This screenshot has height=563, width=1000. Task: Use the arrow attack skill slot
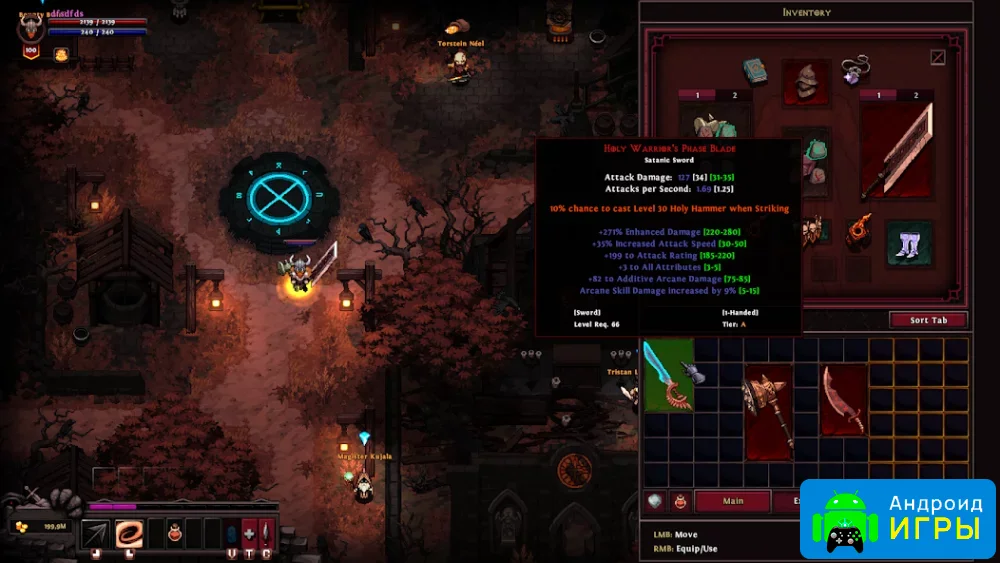96,534
